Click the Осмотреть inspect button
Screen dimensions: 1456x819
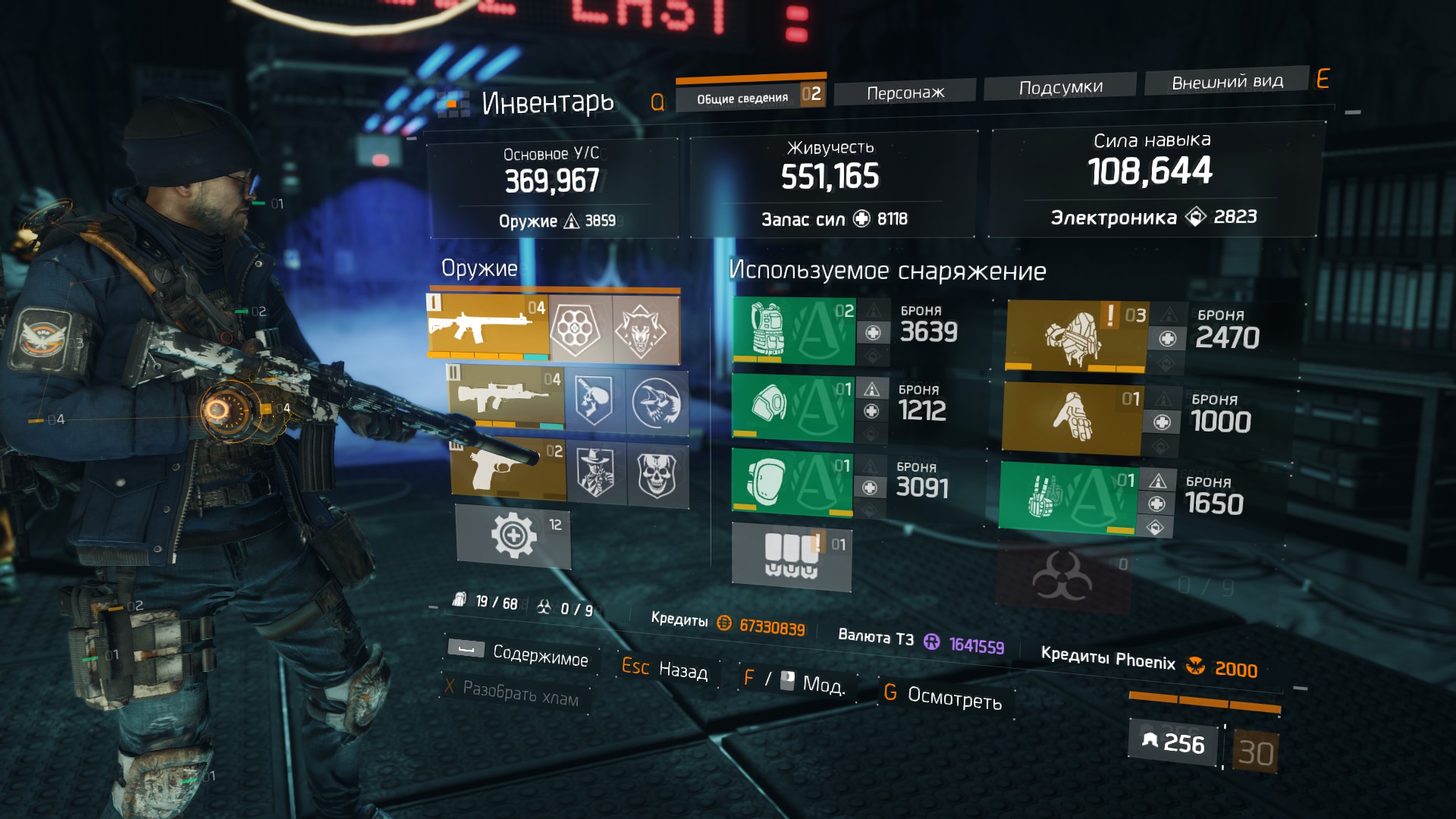[953, 698]
